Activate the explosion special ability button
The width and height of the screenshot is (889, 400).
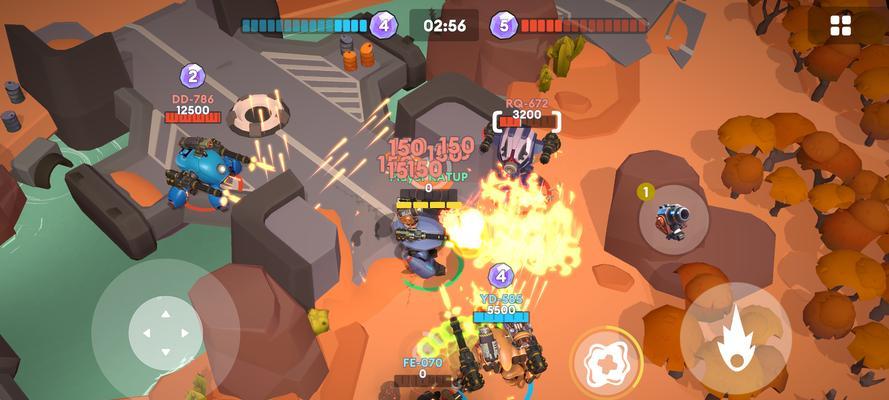click(x=604, y=359)
